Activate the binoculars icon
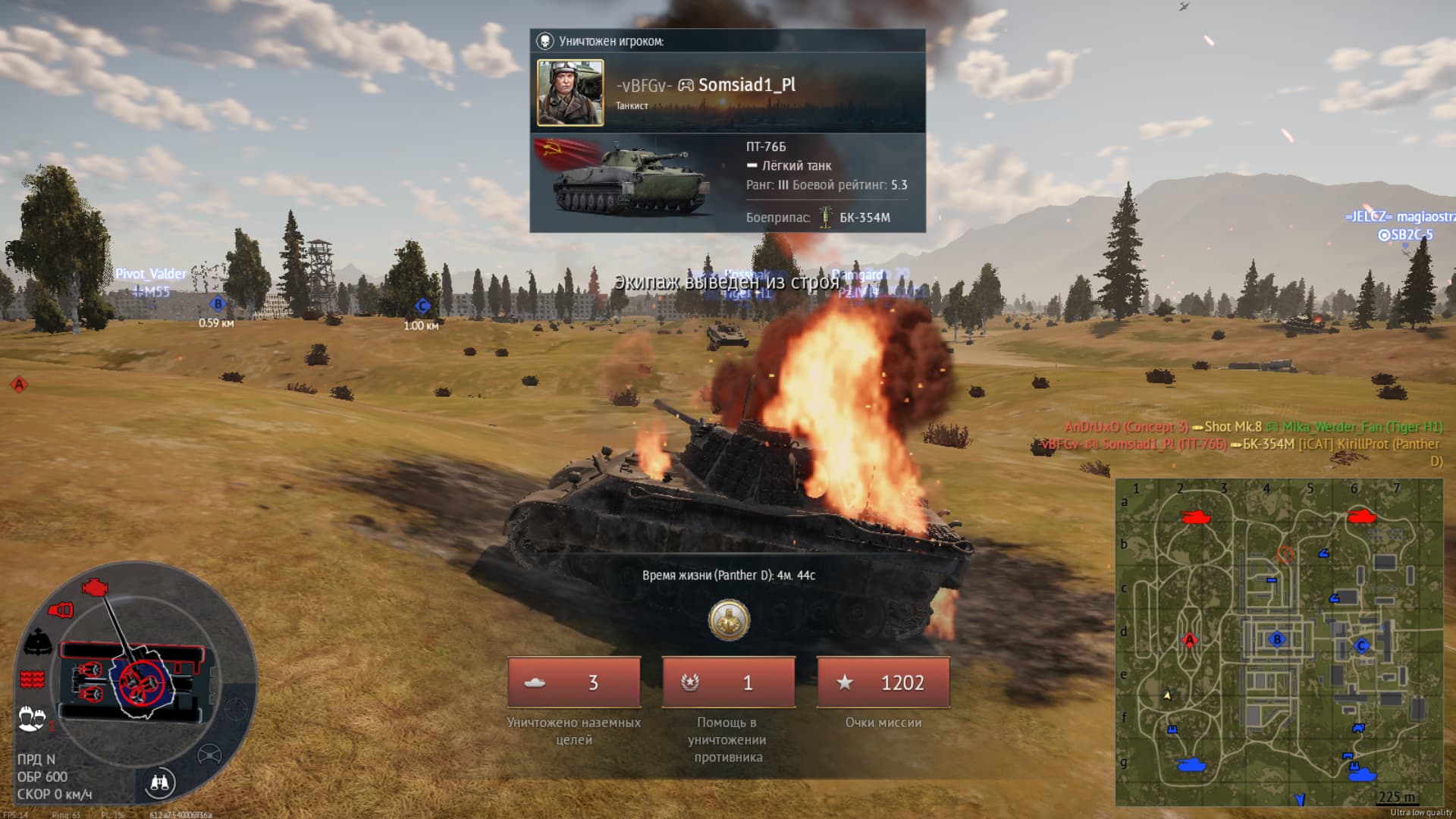Viewport: 1456px width, 819px height. click(x=159, y=783)
